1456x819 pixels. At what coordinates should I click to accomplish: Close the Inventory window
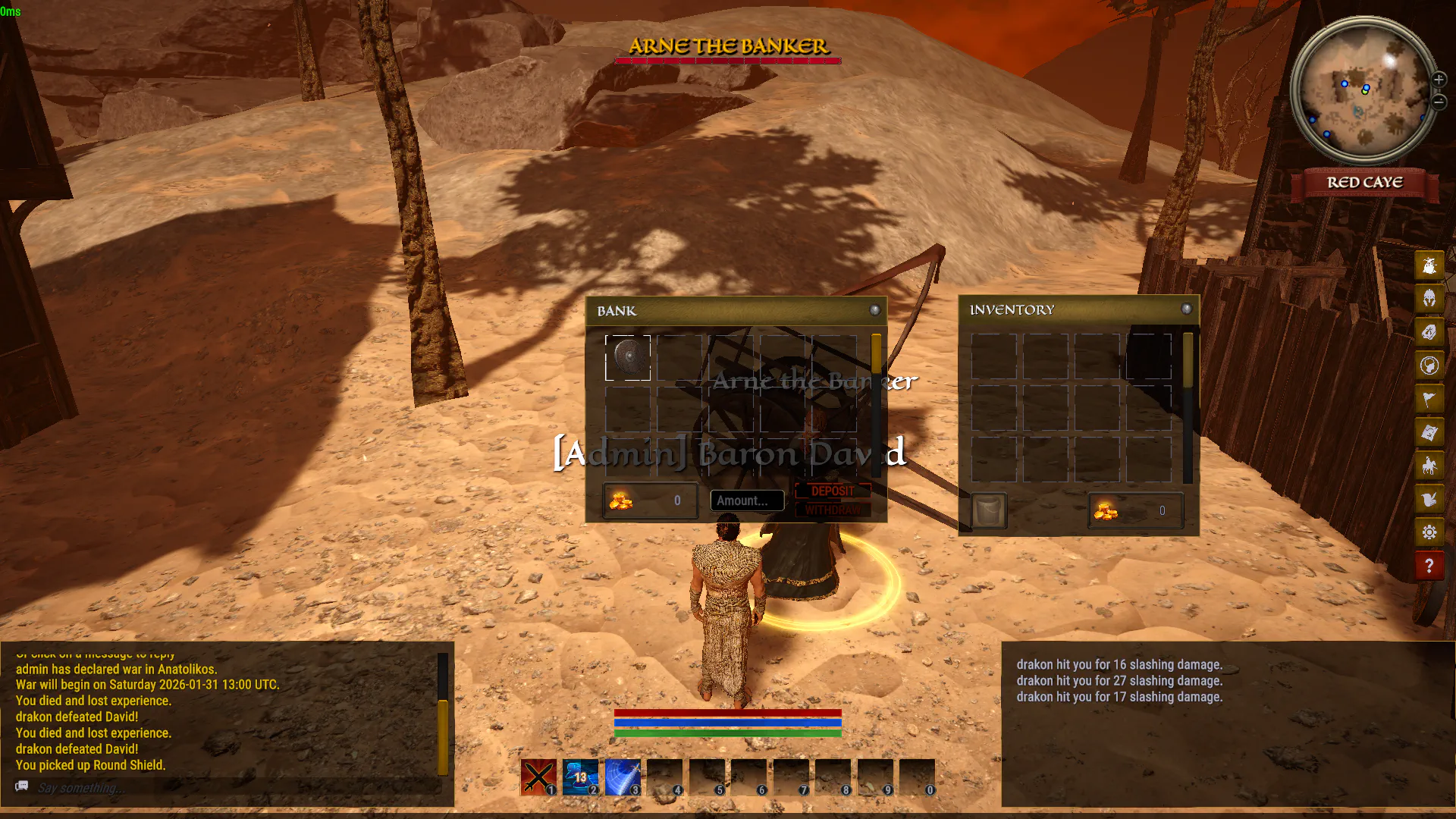pos(1187,309)
